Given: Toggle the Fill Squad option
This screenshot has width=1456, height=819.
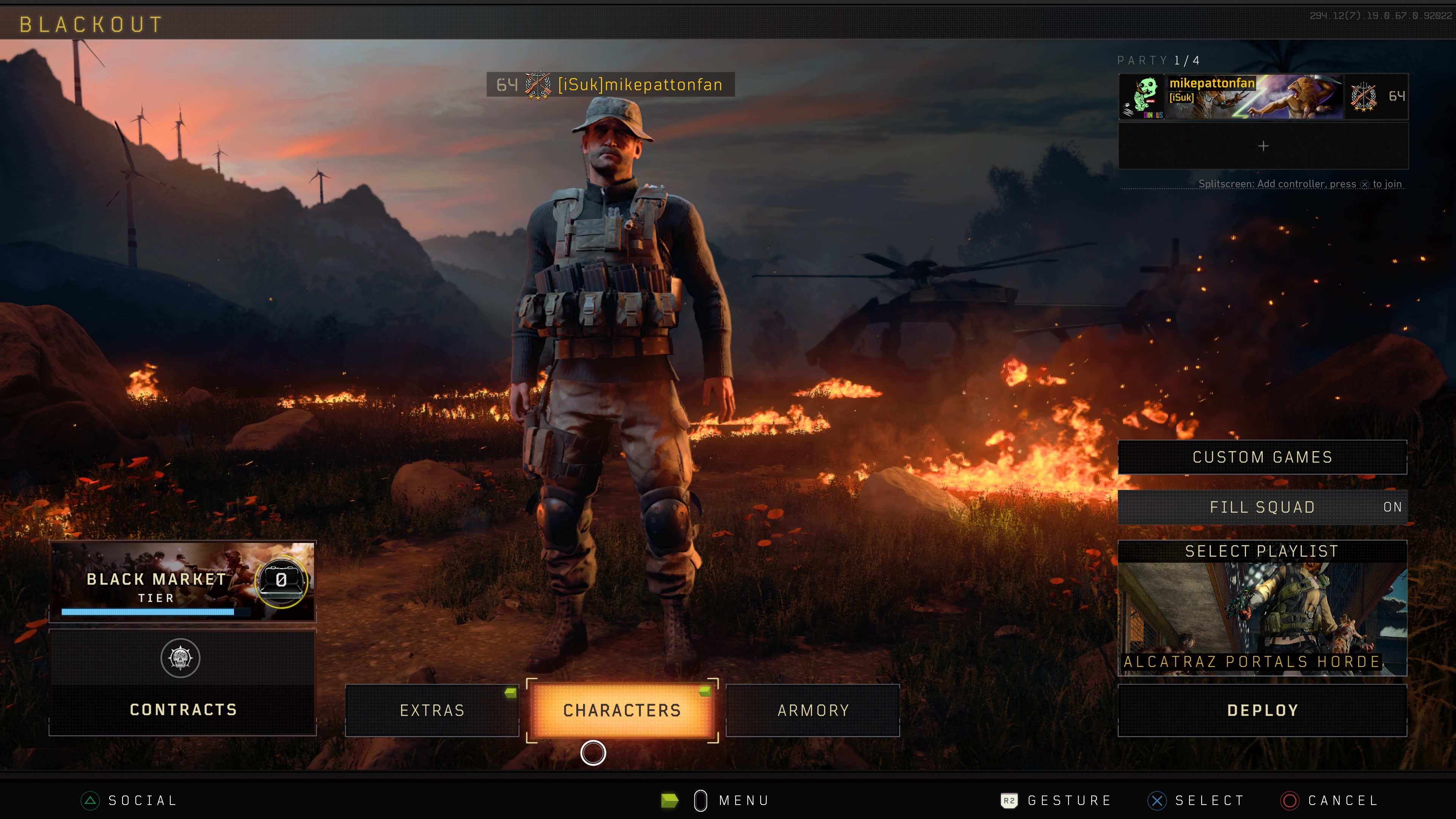Looking at the screenshot, I should [1262, 507].
